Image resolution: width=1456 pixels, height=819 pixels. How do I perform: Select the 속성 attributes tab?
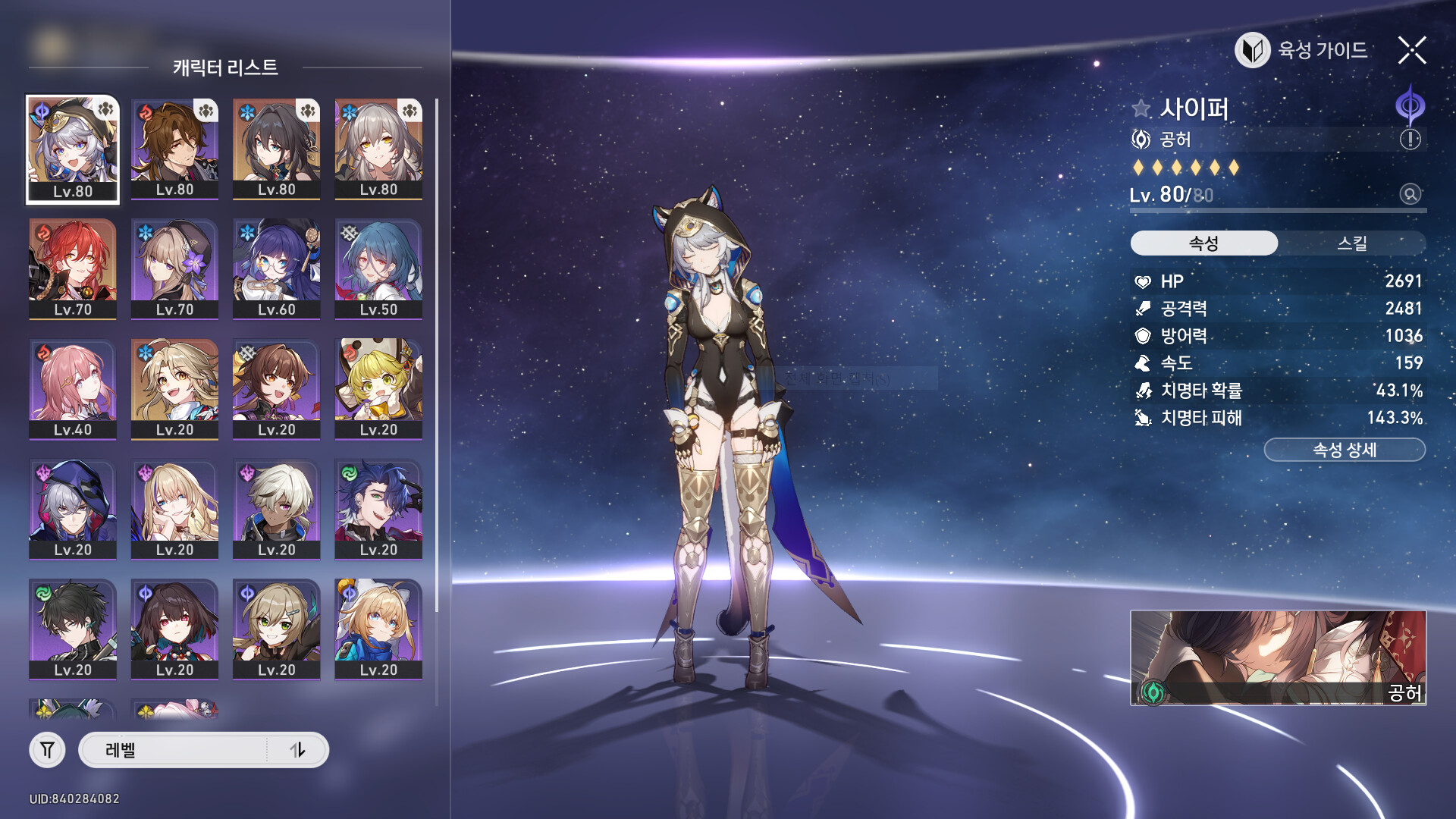pos(1203,243)
